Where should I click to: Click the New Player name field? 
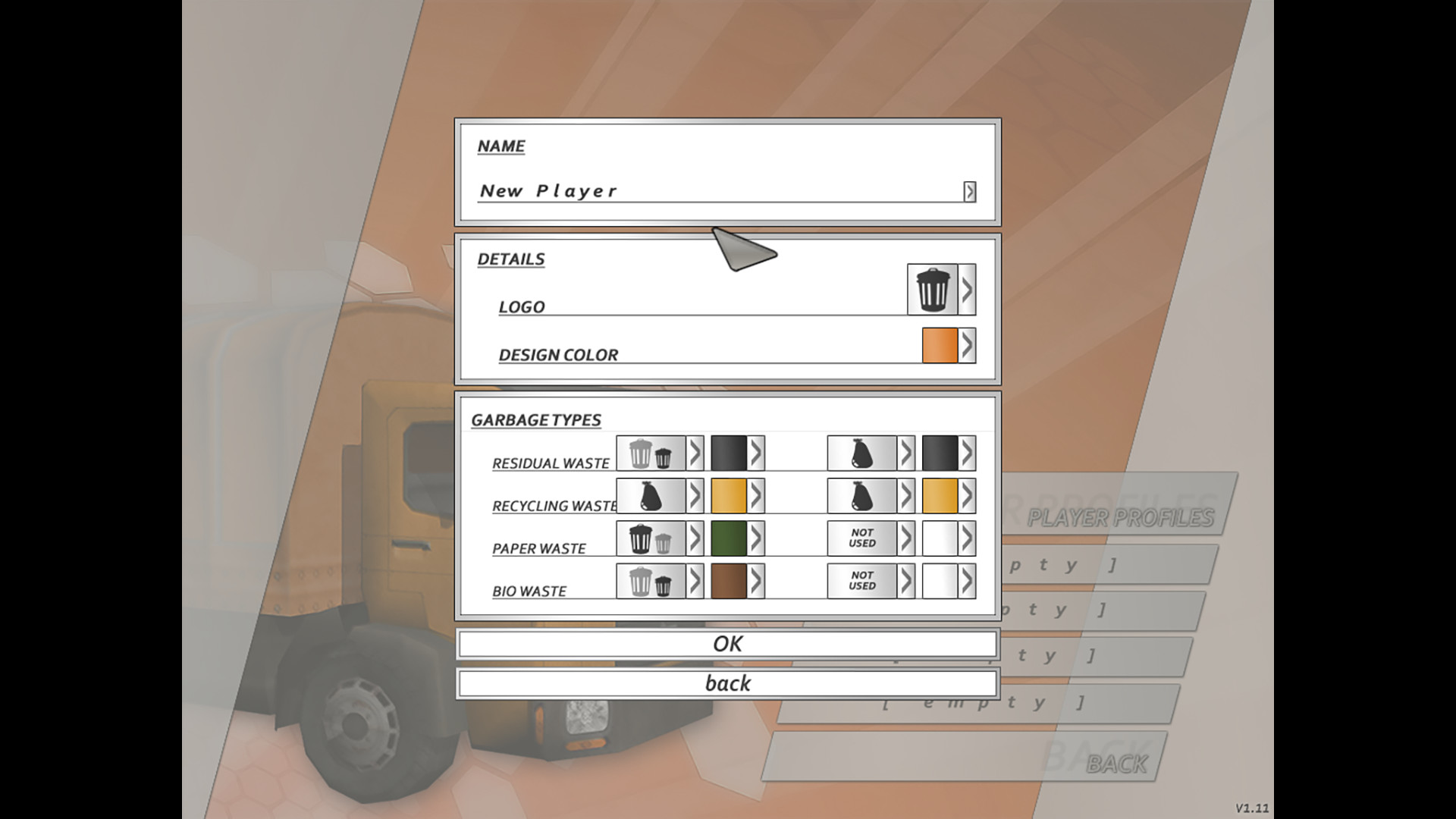coord(682,191)
